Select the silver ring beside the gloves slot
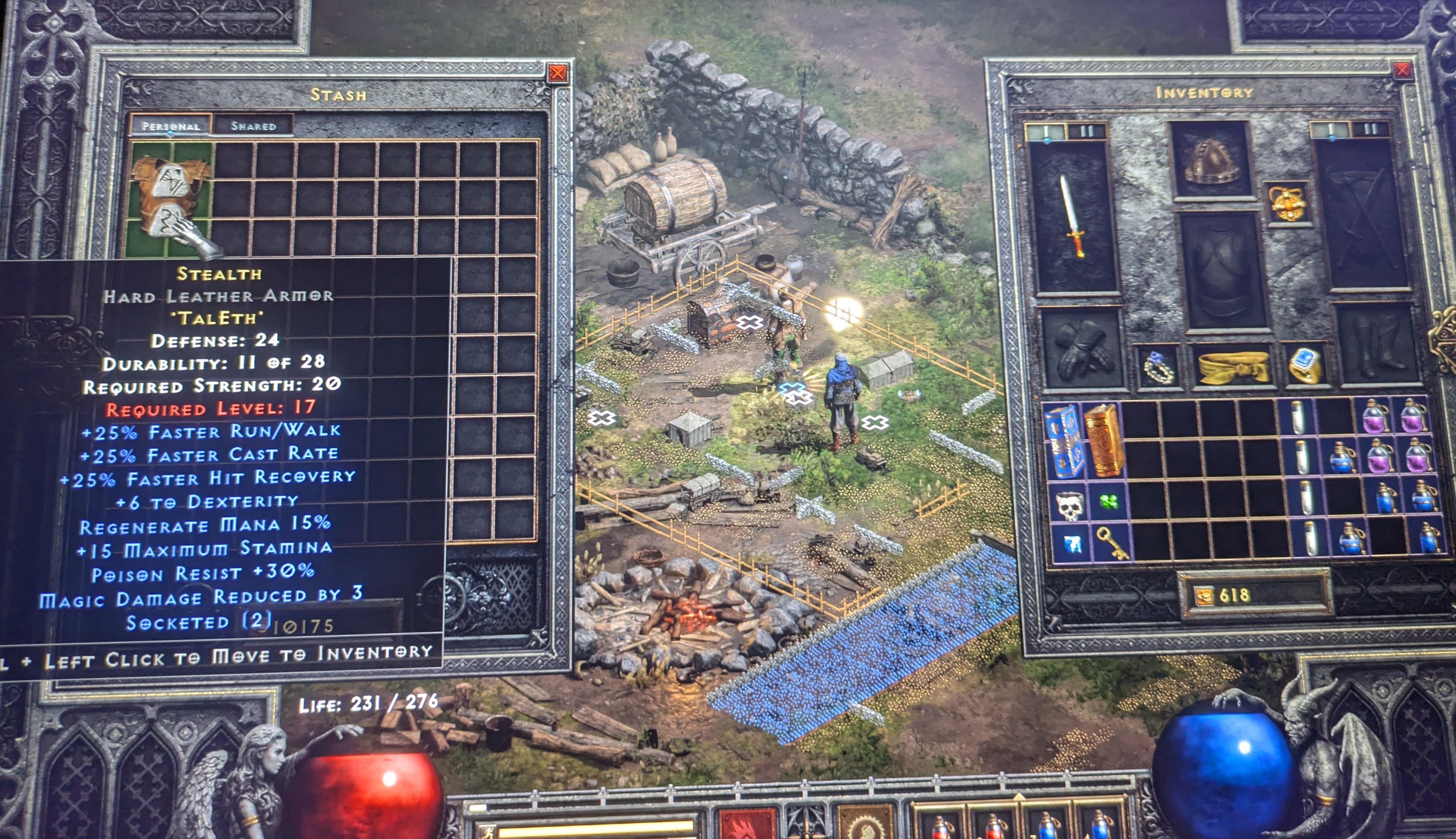The width and height of the screenshot is (1456, 839). pos(1158,368)
